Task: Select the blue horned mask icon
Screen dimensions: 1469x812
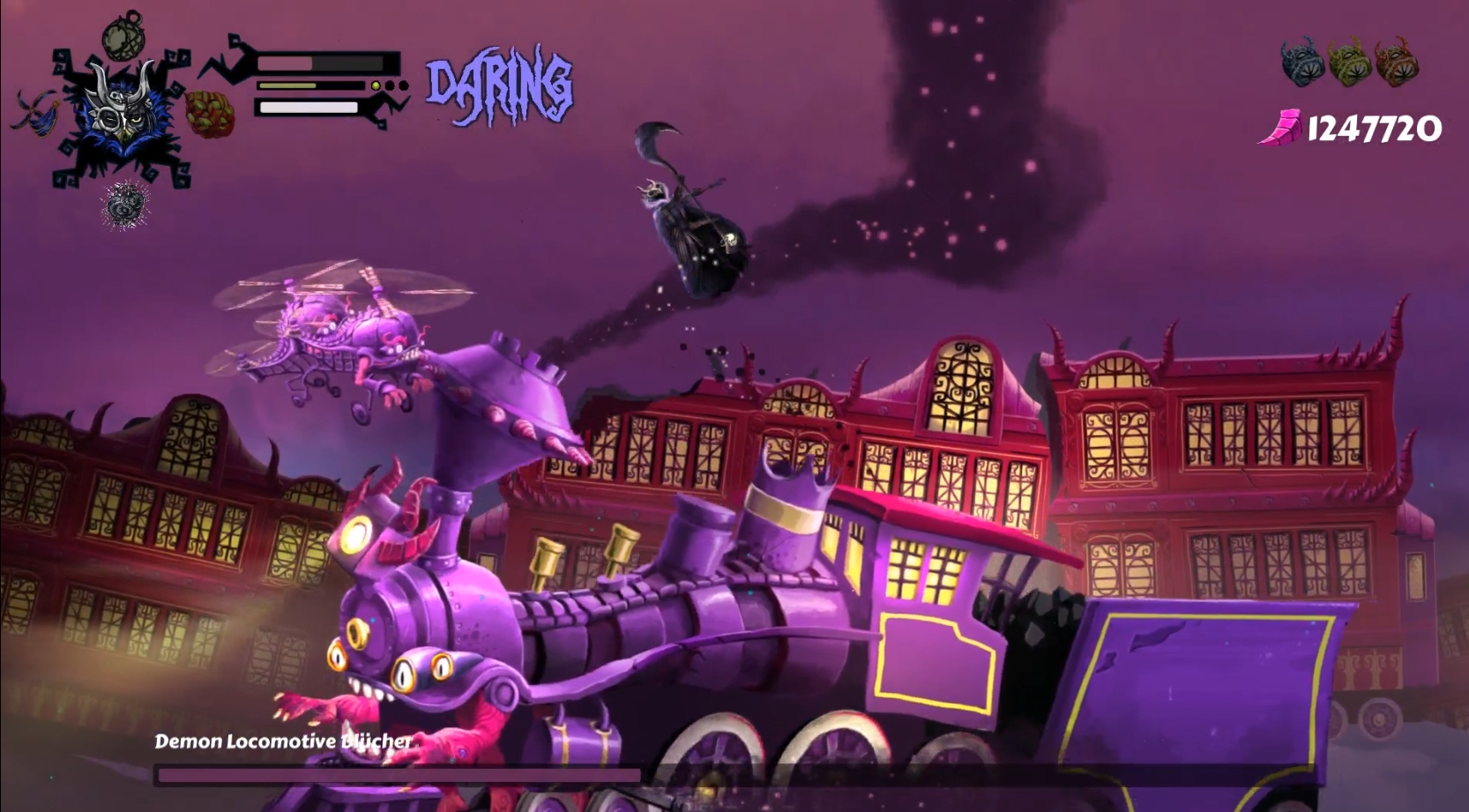Action: [x=1302, y=62]
